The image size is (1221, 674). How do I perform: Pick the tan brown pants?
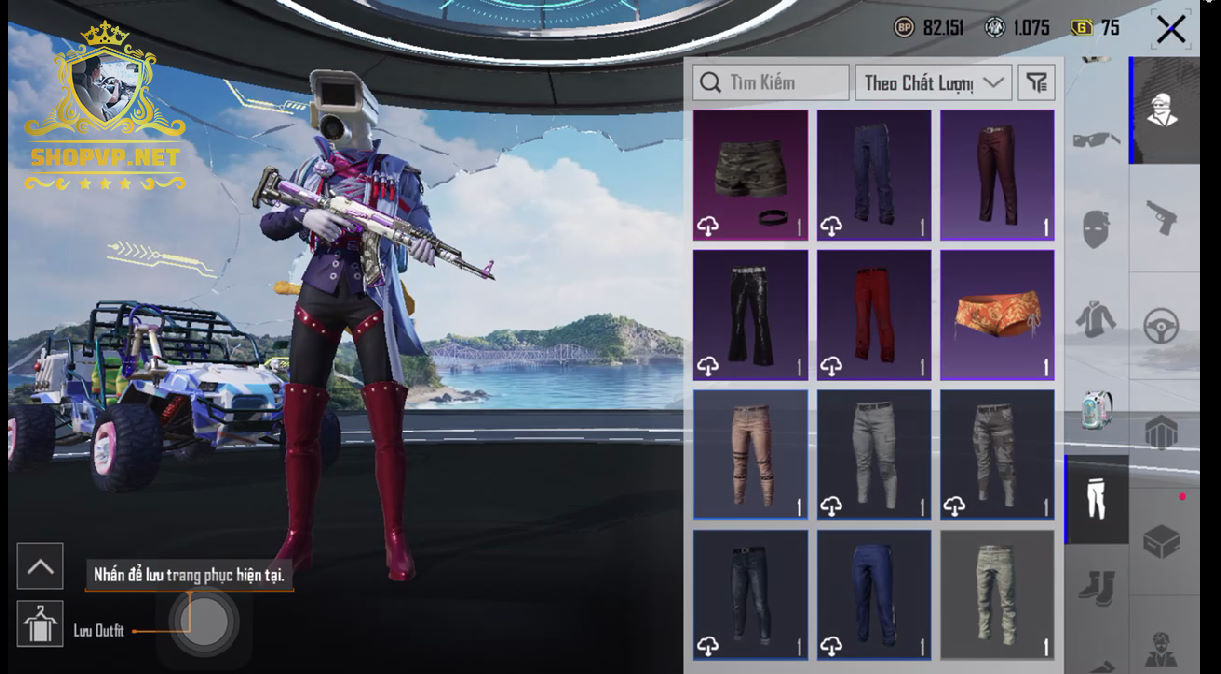[750, 455]
